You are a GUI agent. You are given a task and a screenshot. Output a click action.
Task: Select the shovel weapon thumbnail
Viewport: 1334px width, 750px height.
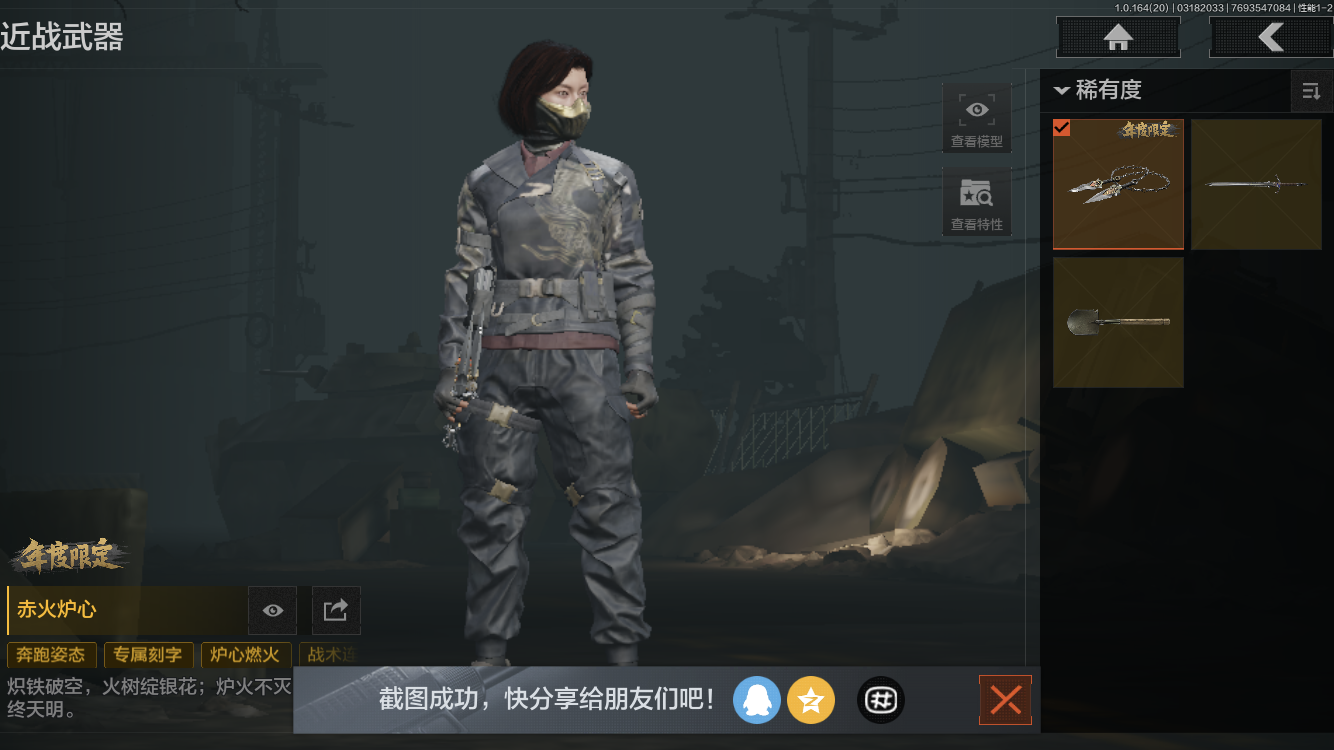[1117, 322]
